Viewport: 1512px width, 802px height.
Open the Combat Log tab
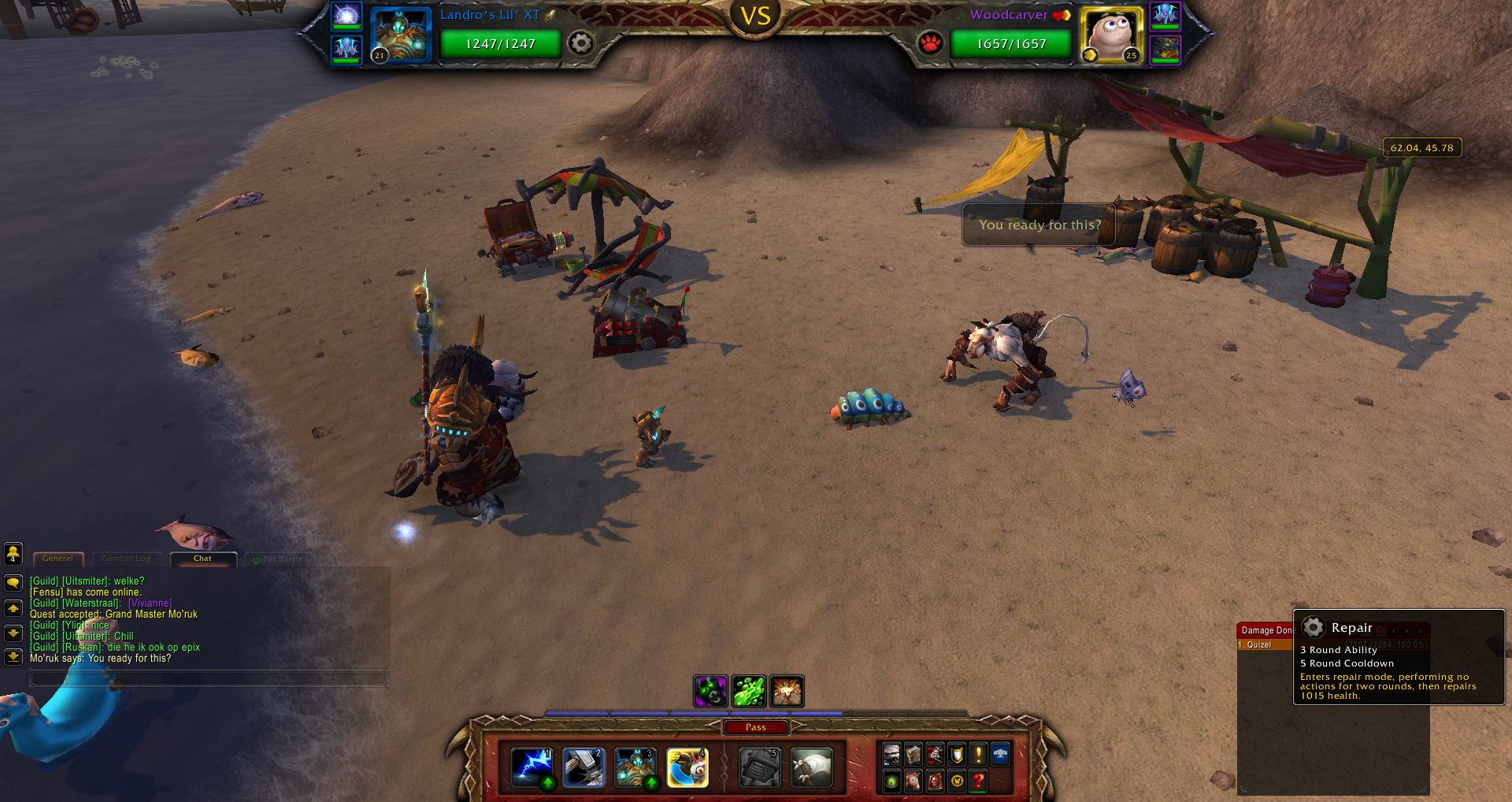click(x=126, y=559)
